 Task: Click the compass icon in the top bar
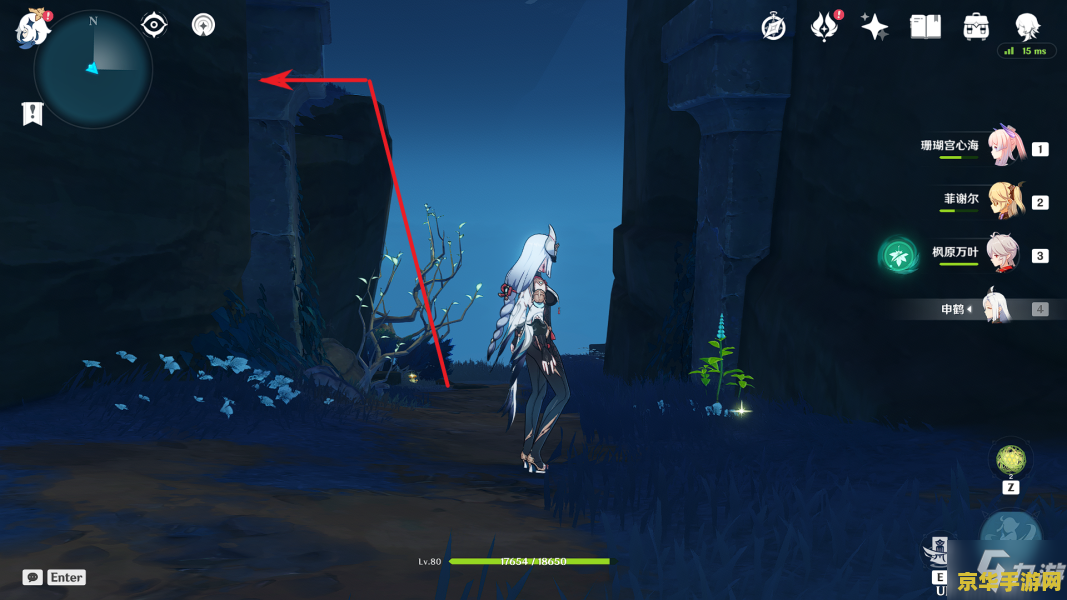[x=773, y=27]
